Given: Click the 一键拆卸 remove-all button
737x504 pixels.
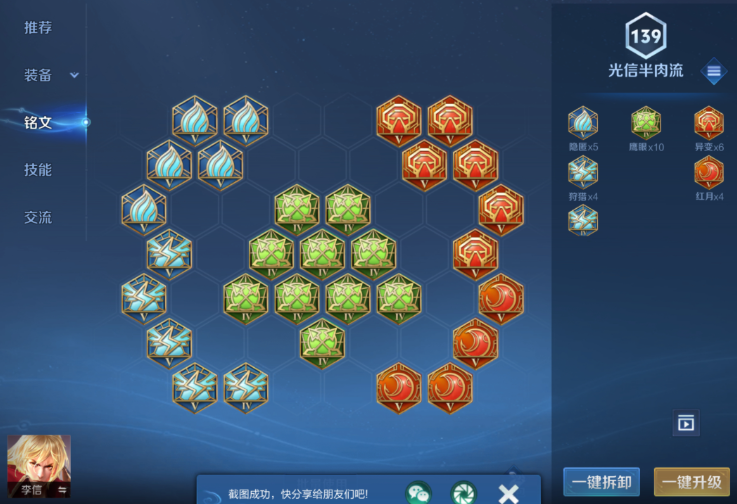Looking at the screenshot, I should pos(601,483).
